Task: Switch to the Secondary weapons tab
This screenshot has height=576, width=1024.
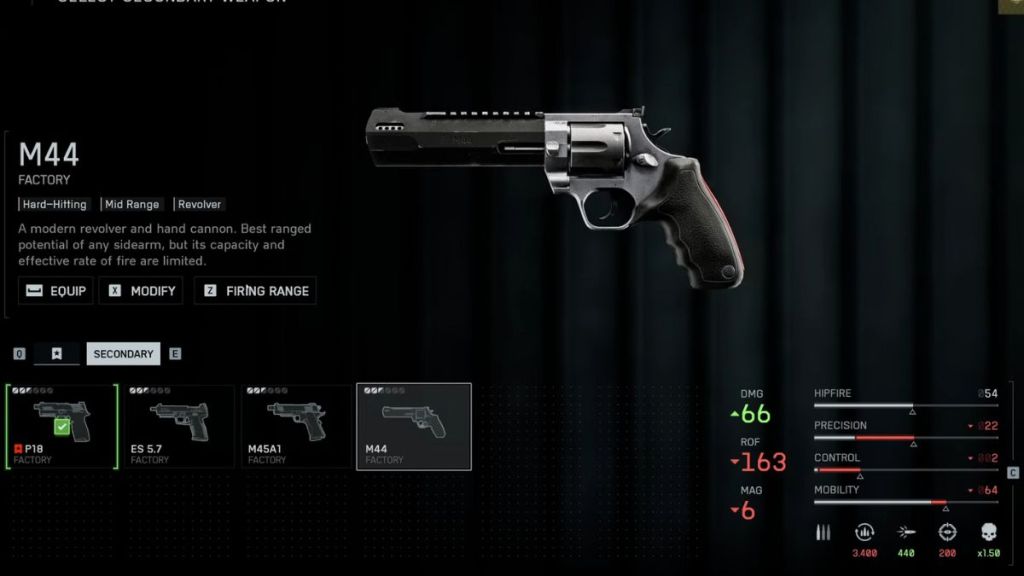Action: [123, 353]
